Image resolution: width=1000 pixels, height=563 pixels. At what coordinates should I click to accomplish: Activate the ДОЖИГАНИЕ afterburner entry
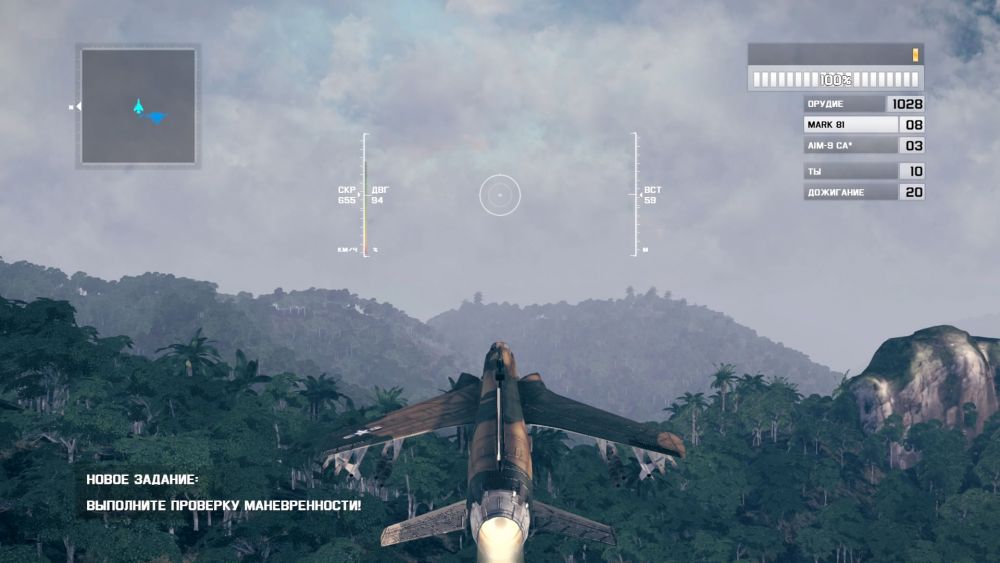[850, 192]
